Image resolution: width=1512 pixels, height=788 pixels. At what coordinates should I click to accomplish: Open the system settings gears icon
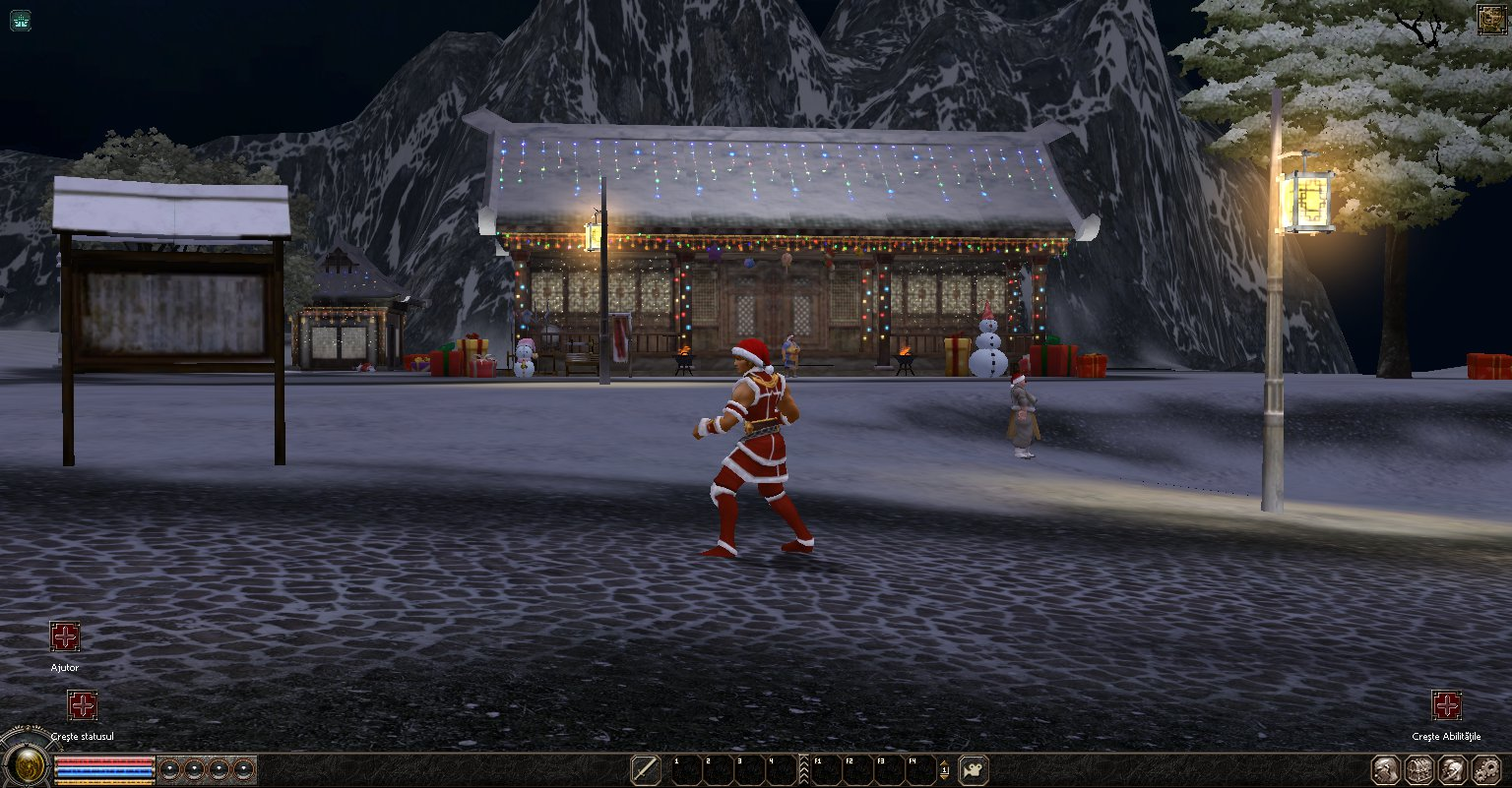coord(1486,769)
